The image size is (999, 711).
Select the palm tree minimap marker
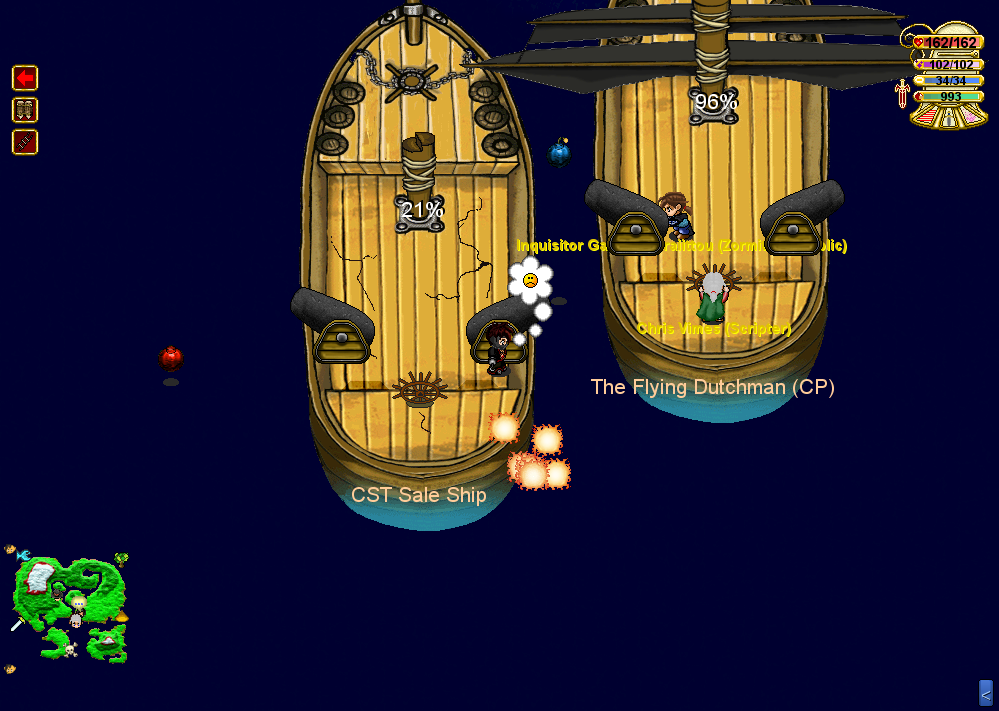(x=121, y=559)
